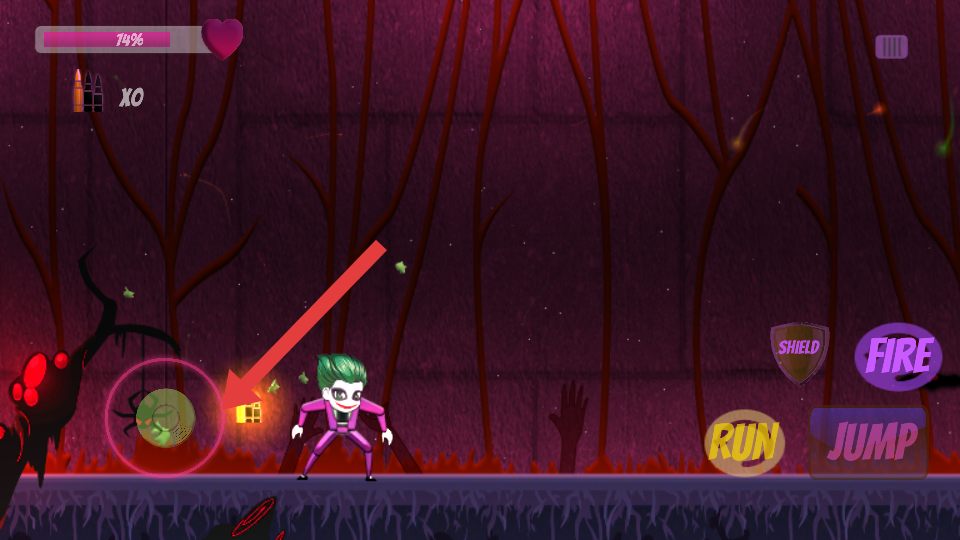The height and width of the screenshot is (540, 960).
Task: Hit the yellow RUN button
Action: point(744,443)
